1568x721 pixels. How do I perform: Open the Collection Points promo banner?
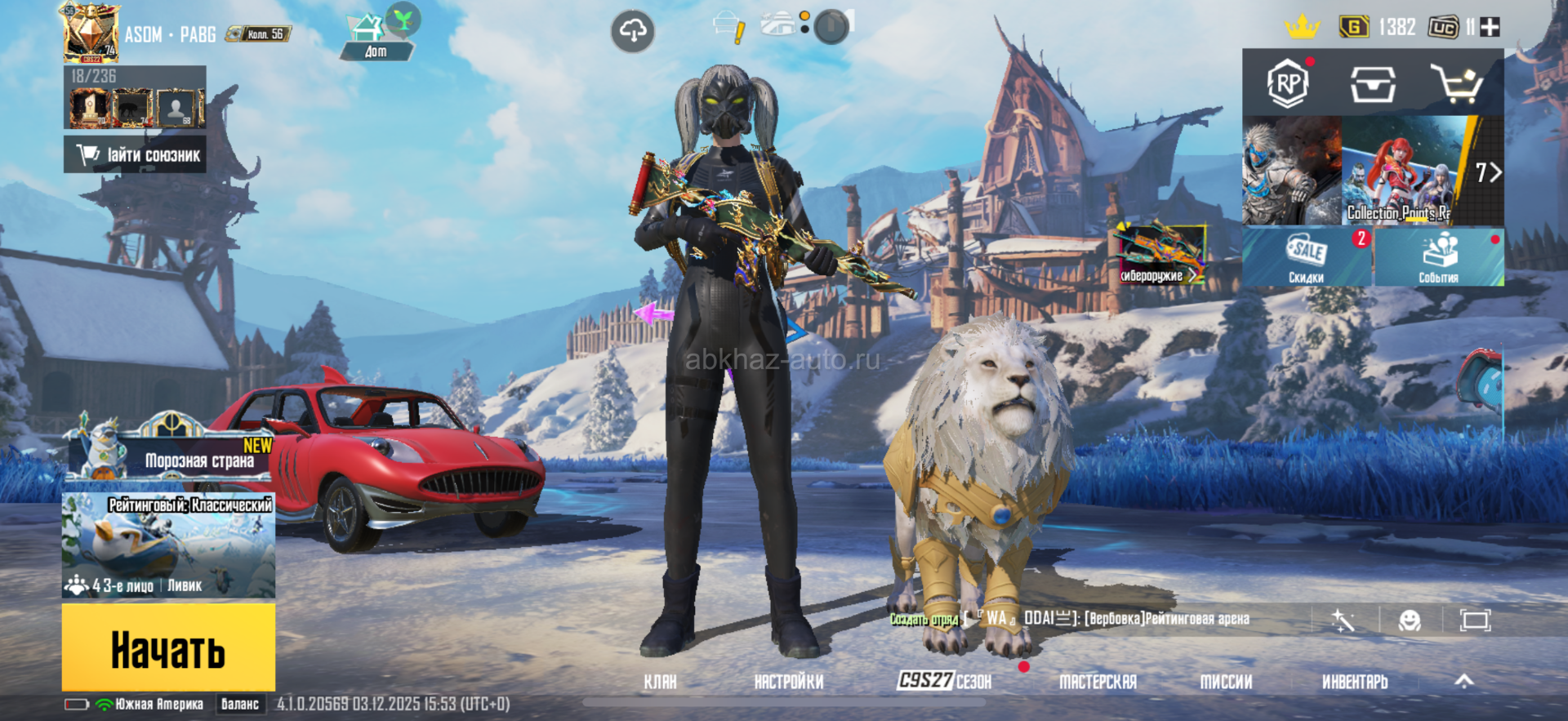[x=1398, y=171]
